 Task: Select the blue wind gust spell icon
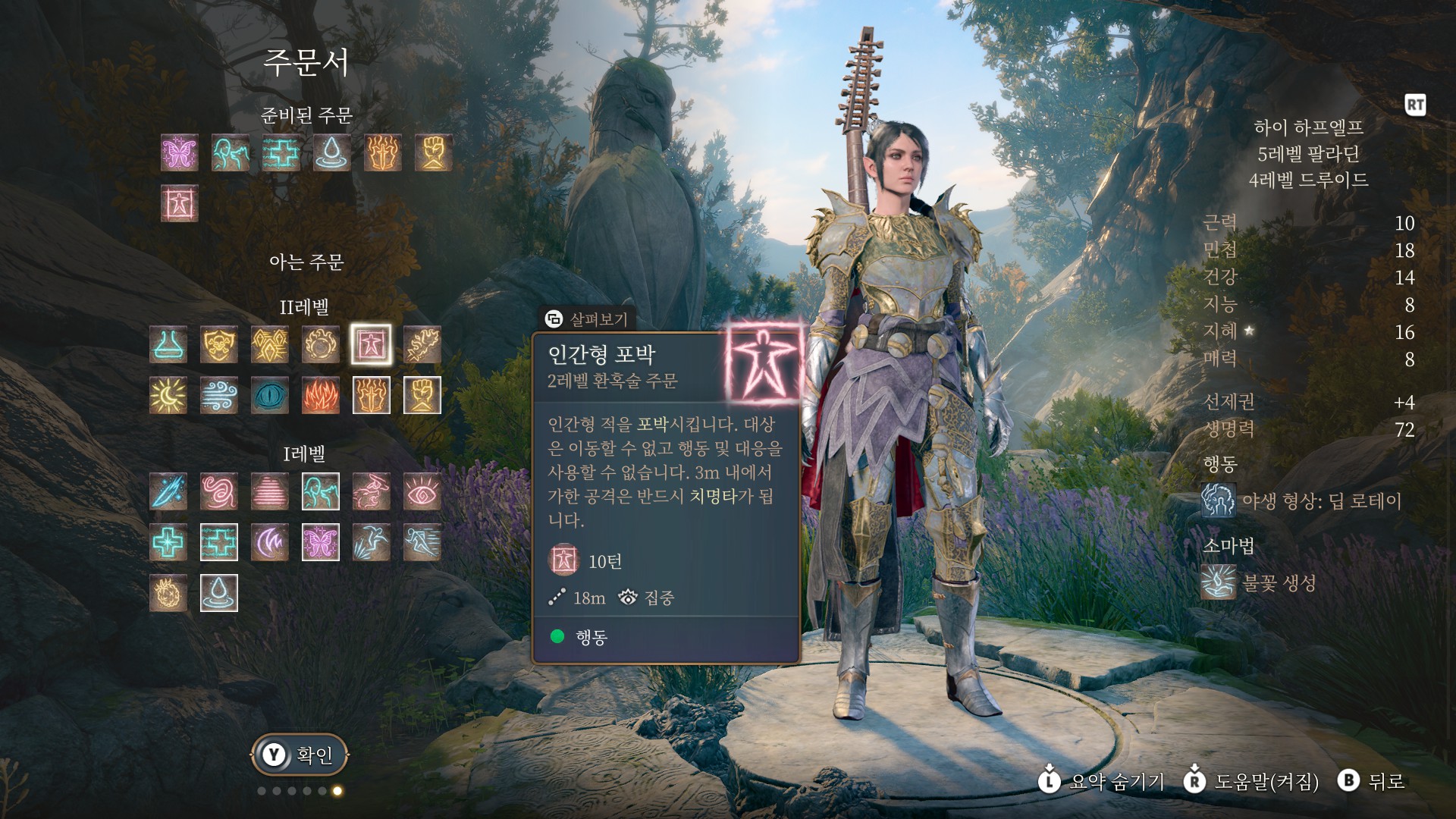pyautogui.click(x=219, y=395)
